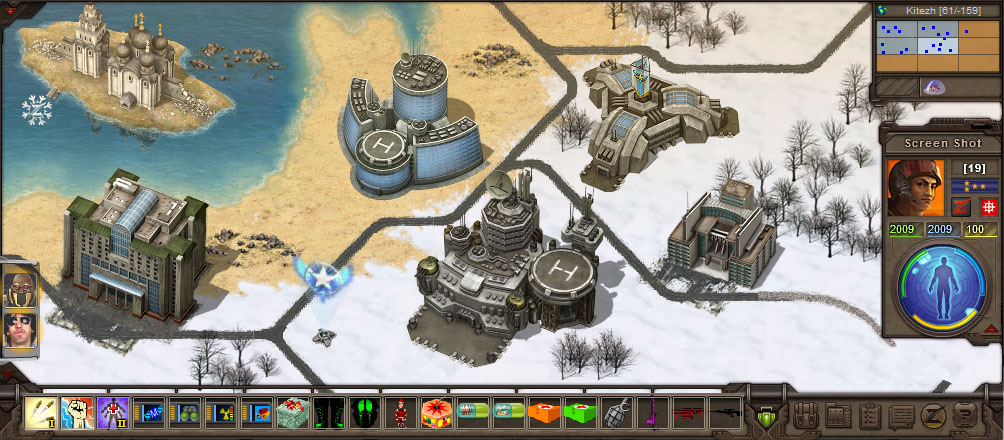The height and width of the screenshot is (440, 1004).
Task: Choose the green gift box item
Action: 291,412
